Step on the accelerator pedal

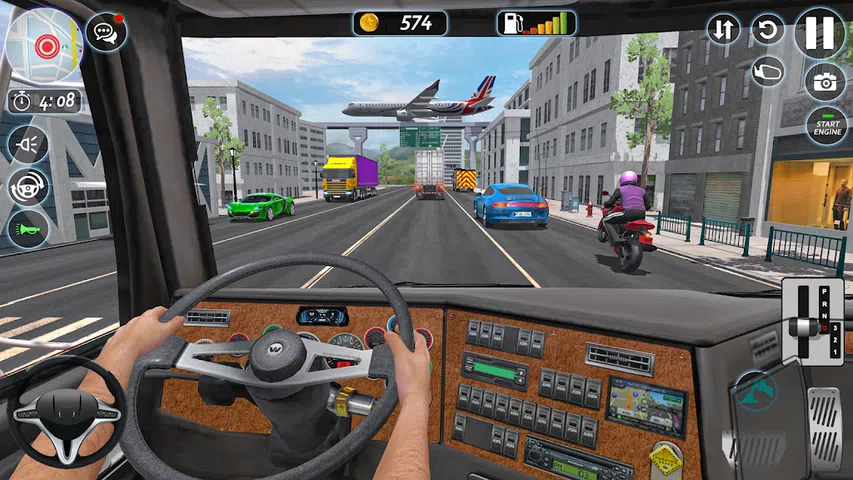click(x=824, y=412)
